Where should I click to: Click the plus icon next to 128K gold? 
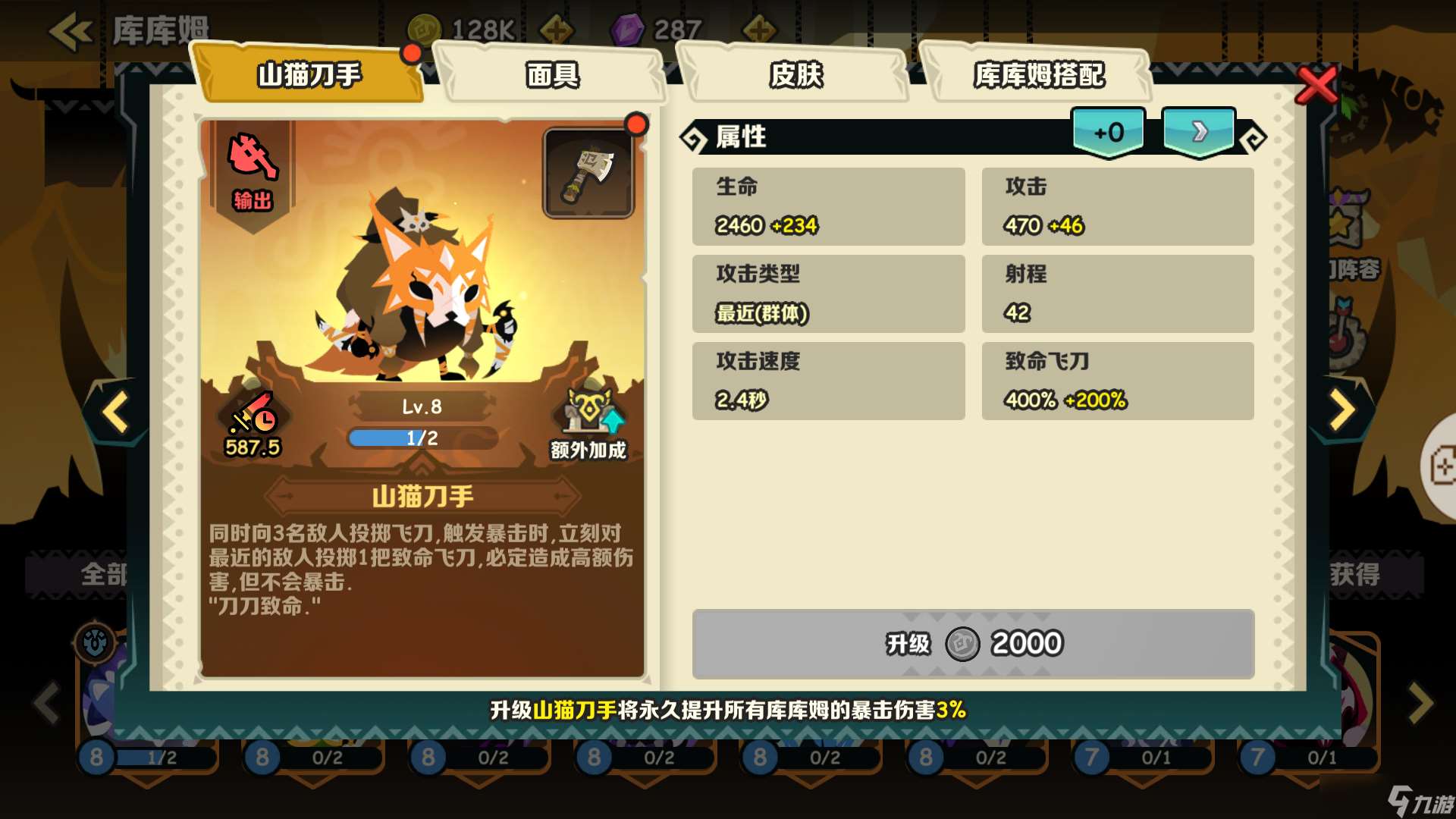pyautogui.click(x=559, y=29)
